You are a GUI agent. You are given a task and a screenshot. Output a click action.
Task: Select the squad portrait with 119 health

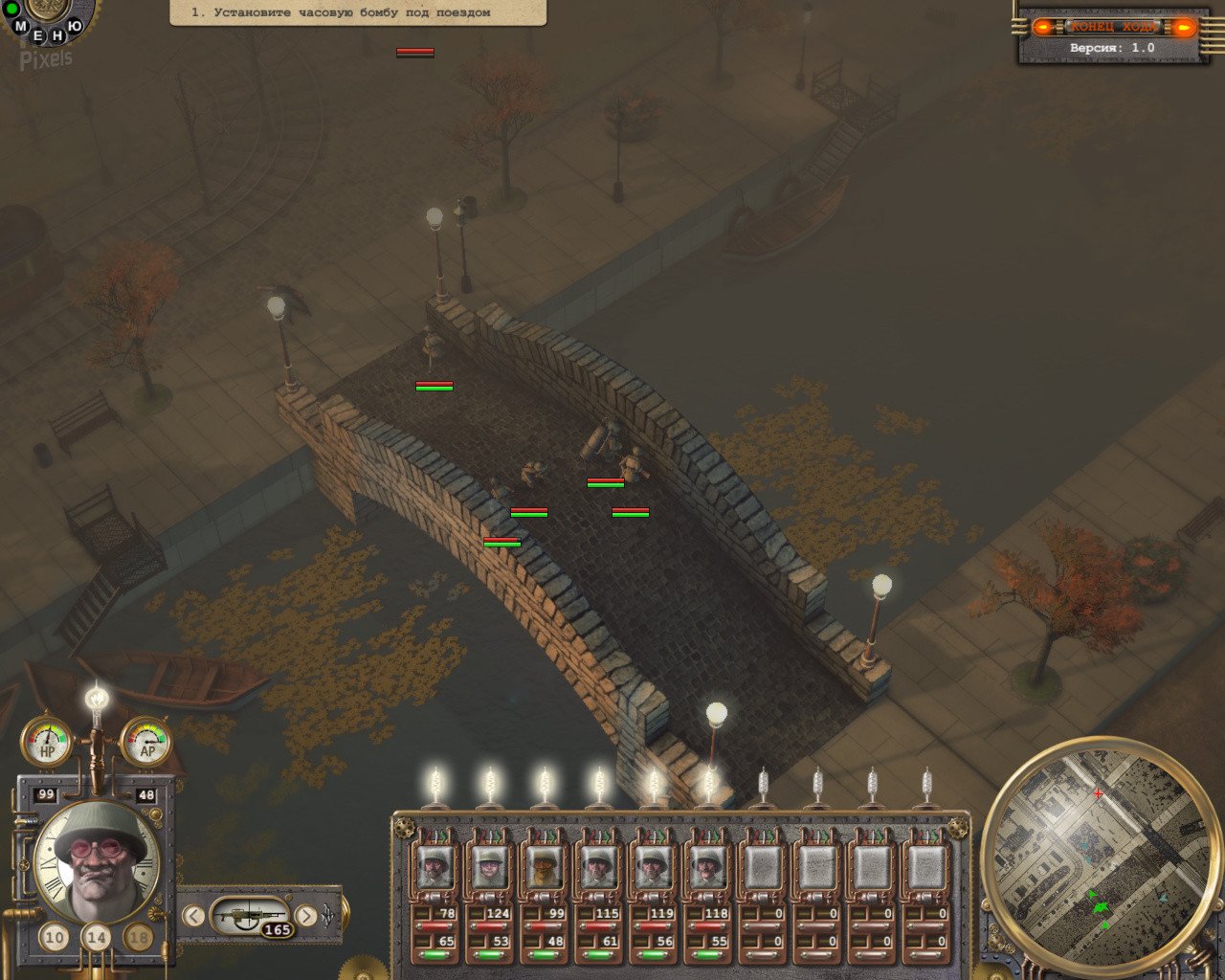coord(653,867)
